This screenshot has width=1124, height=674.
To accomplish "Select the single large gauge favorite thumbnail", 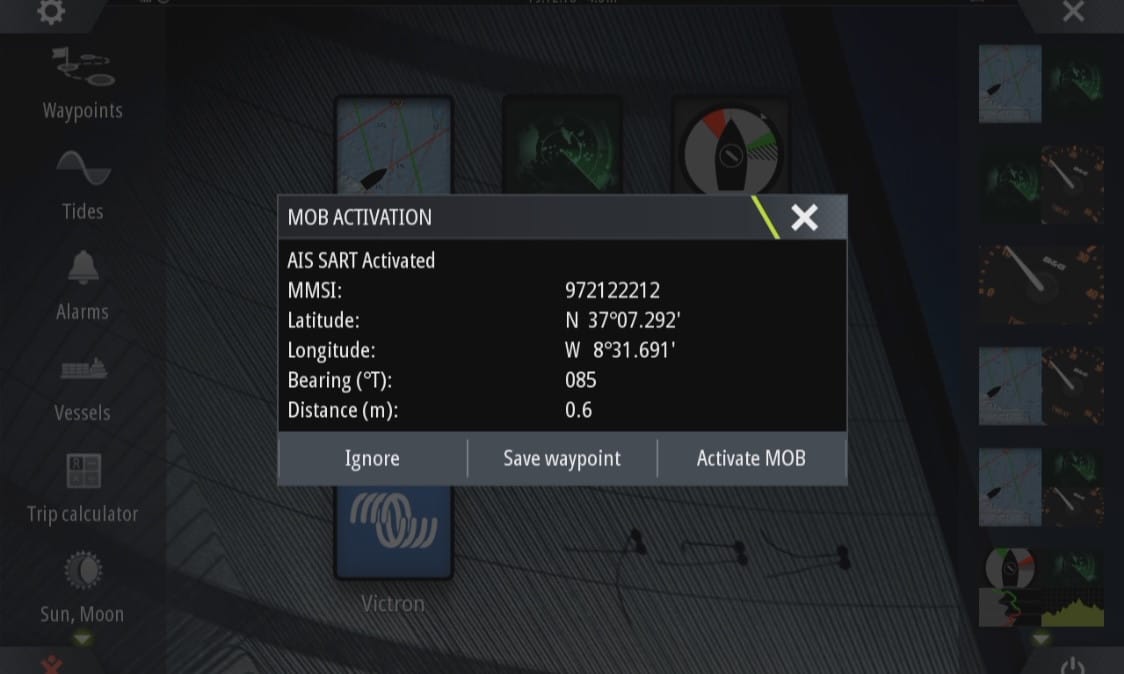I will point(1041,284).
